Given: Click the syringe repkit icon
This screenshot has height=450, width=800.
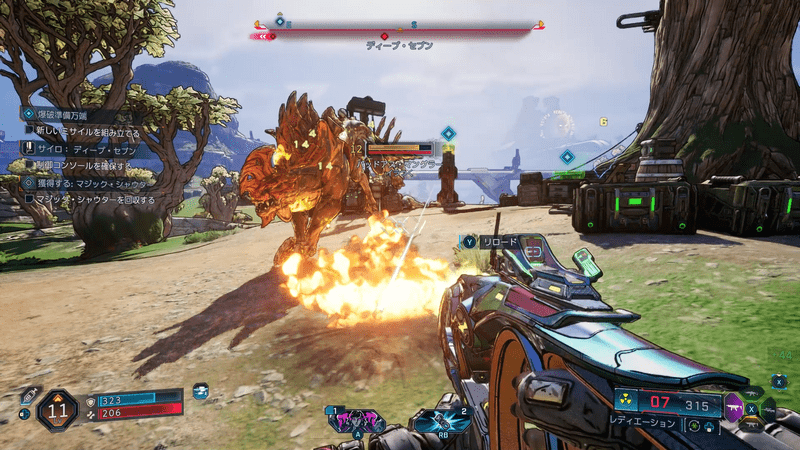Looking at the screenshot, I should pos(28,395).
